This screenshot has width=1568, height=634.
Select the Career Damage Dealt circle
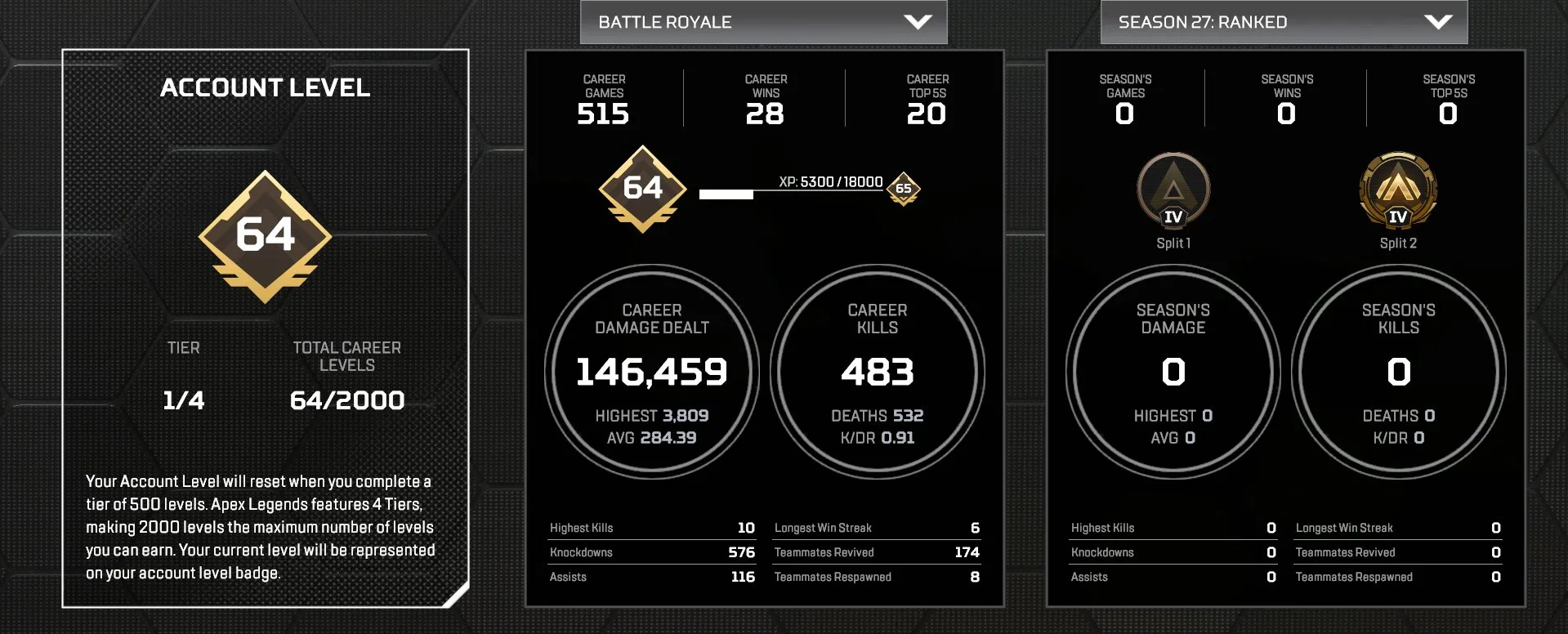coord(651,372)
